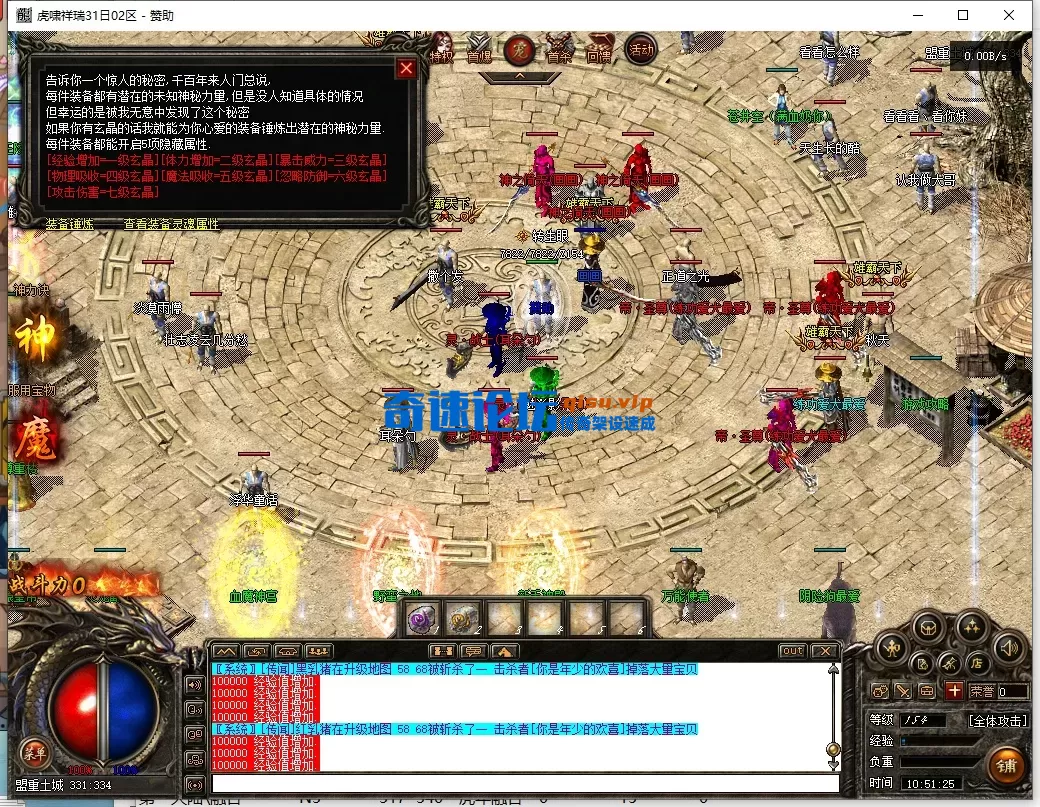
Task: Use the purple item in hotbar slot 1
Action: [421, 618]
